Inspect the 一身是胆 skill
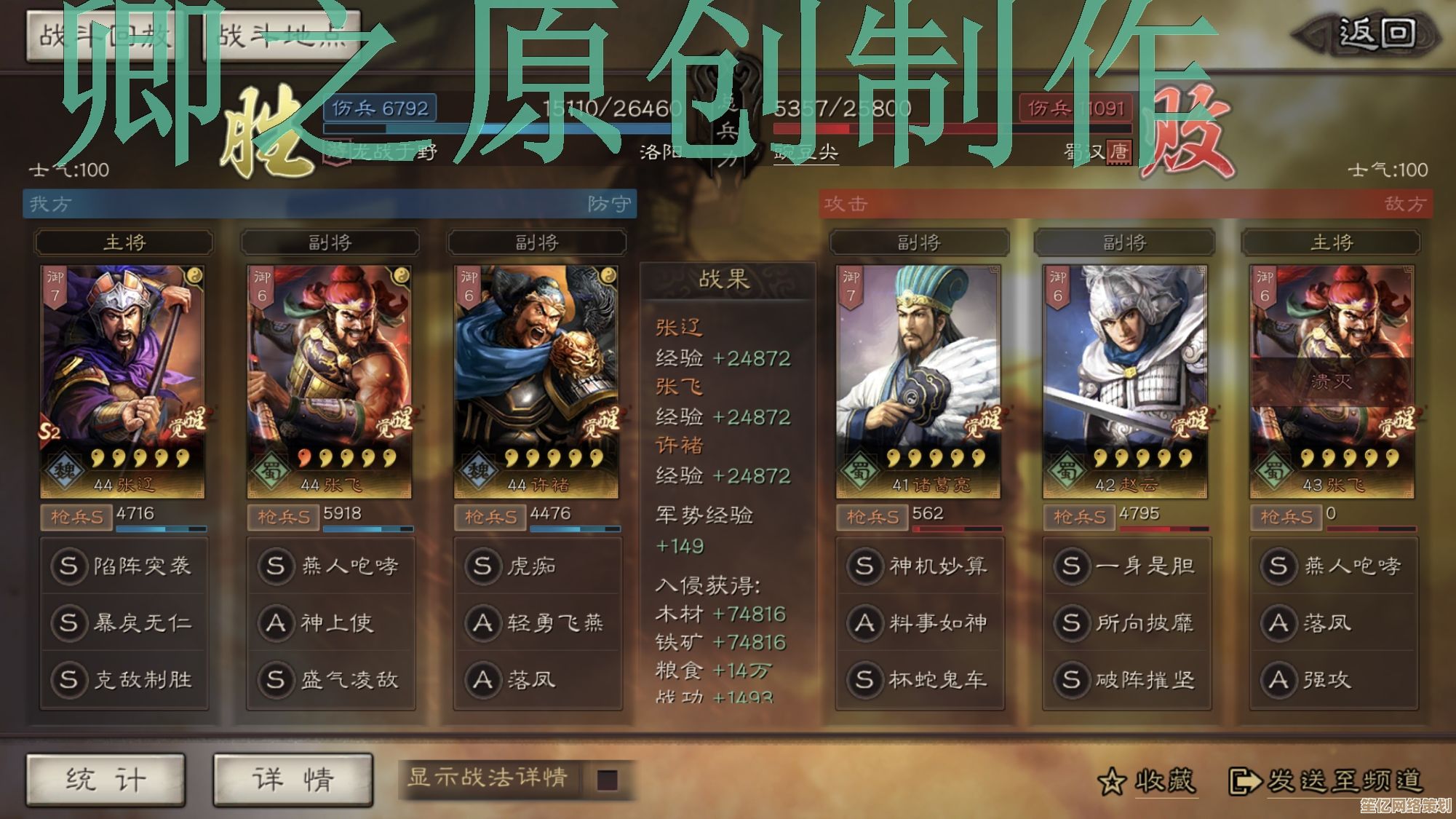1456x819 pixels. click(1126, 566)
